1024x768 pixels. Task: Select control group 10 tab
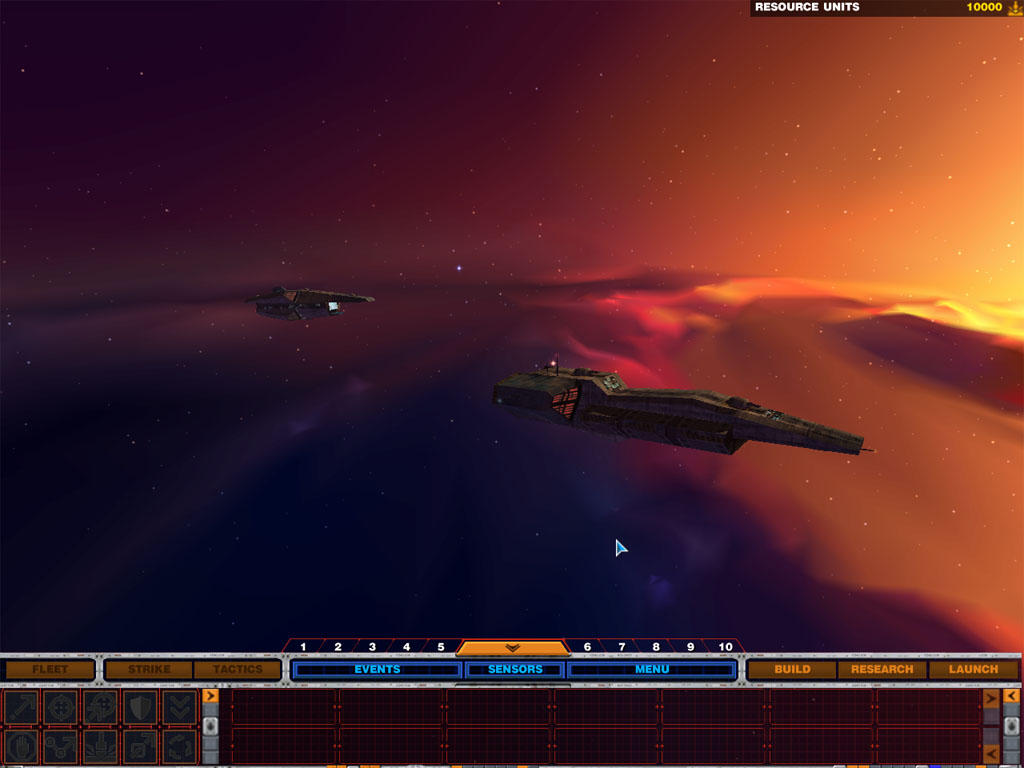(x=725, y=647)
